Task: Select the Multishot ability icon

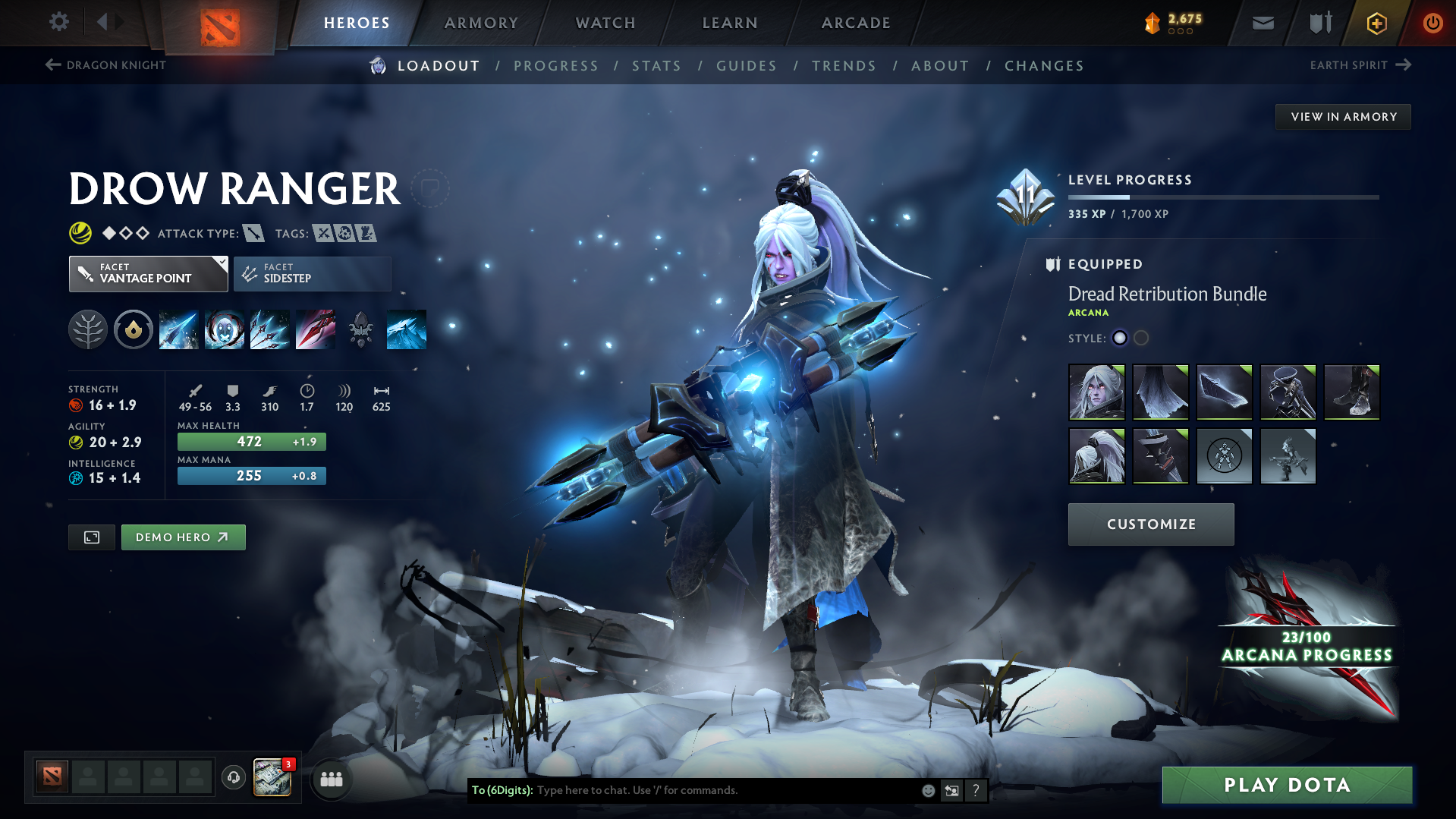Action: (x=270, y=329)
